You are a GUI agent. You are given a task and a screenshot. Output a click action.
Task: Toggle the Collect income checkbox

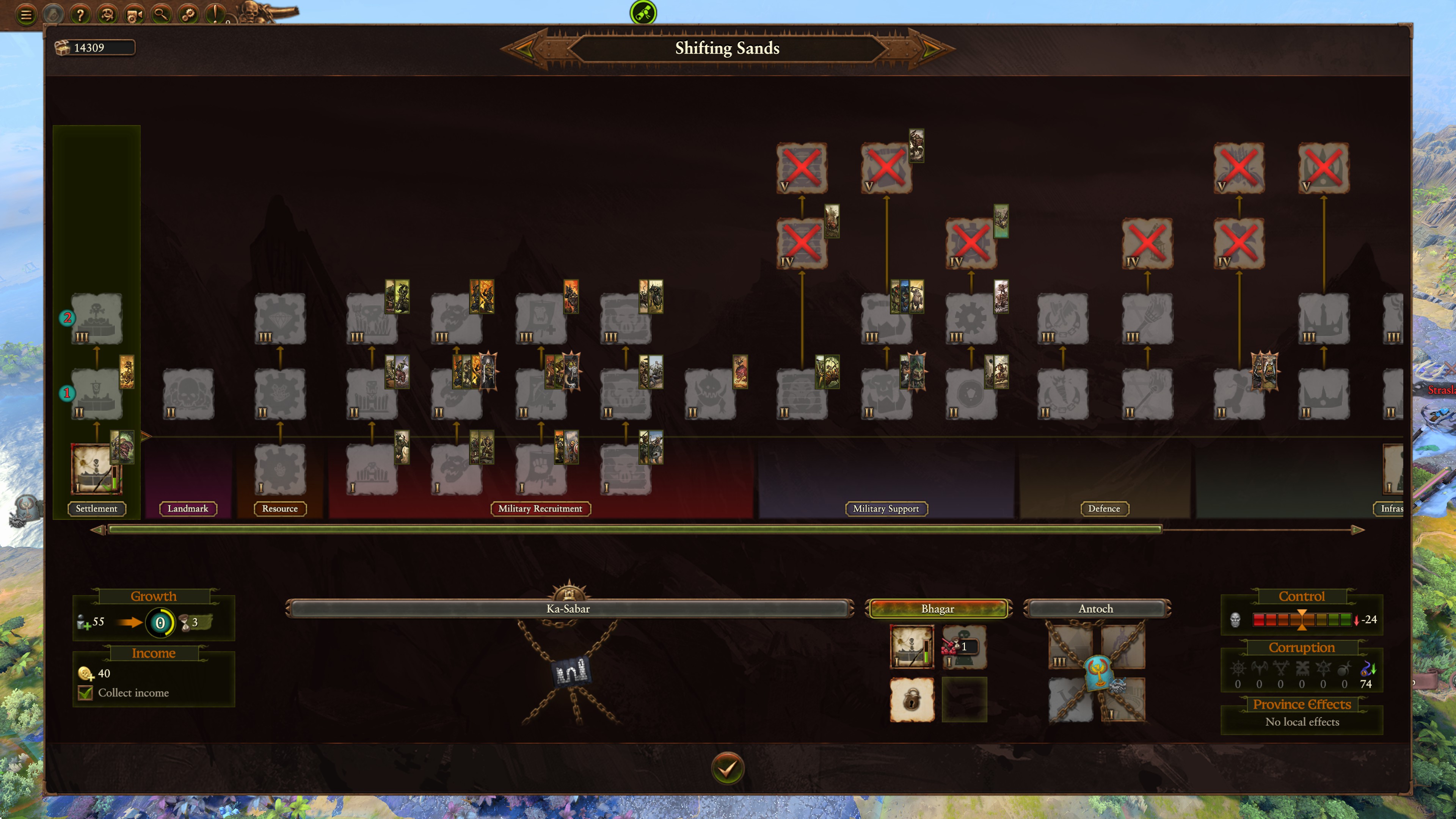[x=85, y=692]
